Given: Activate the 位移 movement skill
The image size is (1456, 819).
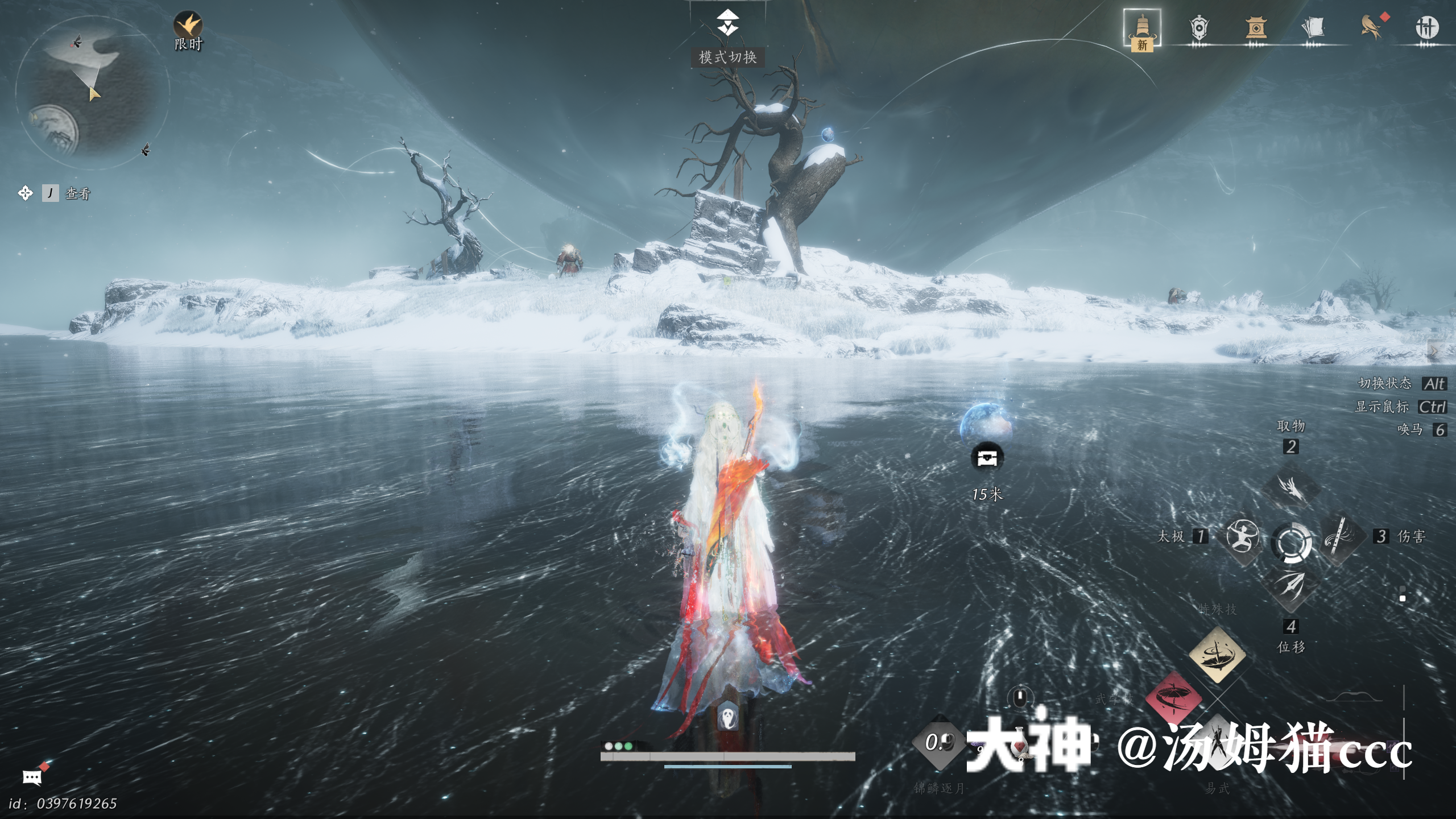Looking at the screenshot, I should (1291, 586).
